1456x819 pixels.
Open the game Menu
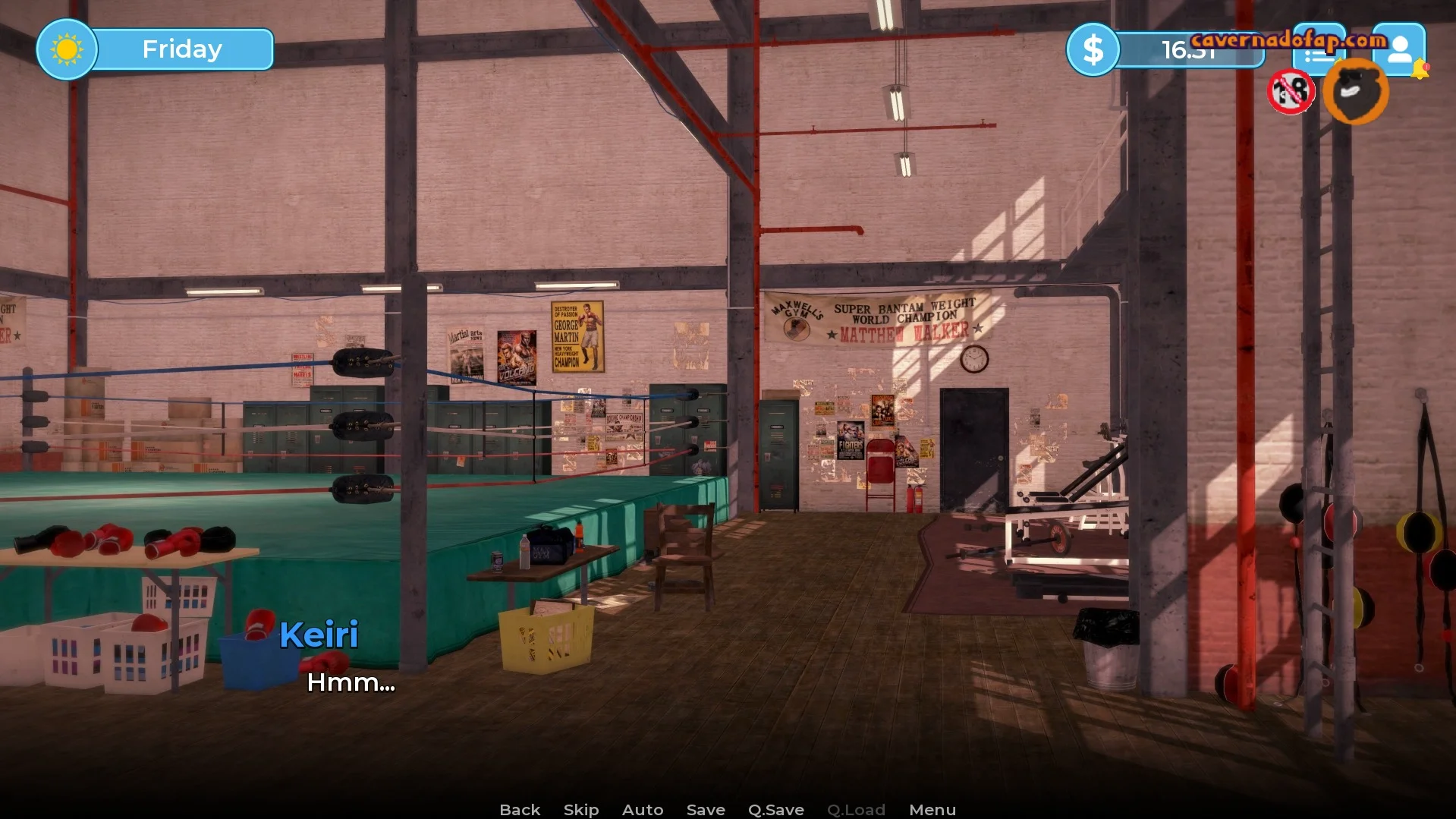pyautogui.click(x=932, y=810)
